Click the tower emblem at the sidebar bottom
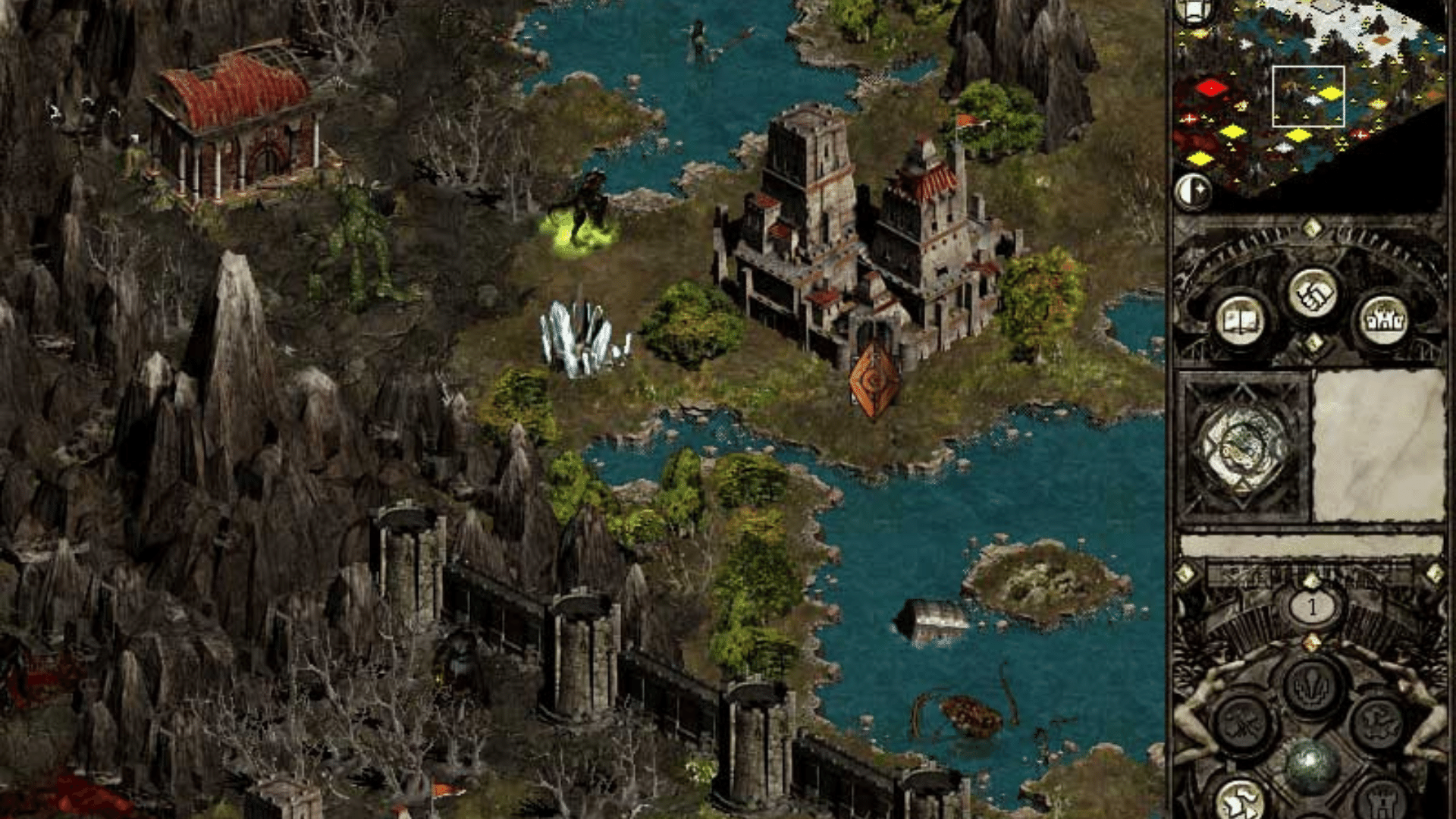This screenshot has height=819, width=1456. pyautogui.click(x=1384, y=800)
